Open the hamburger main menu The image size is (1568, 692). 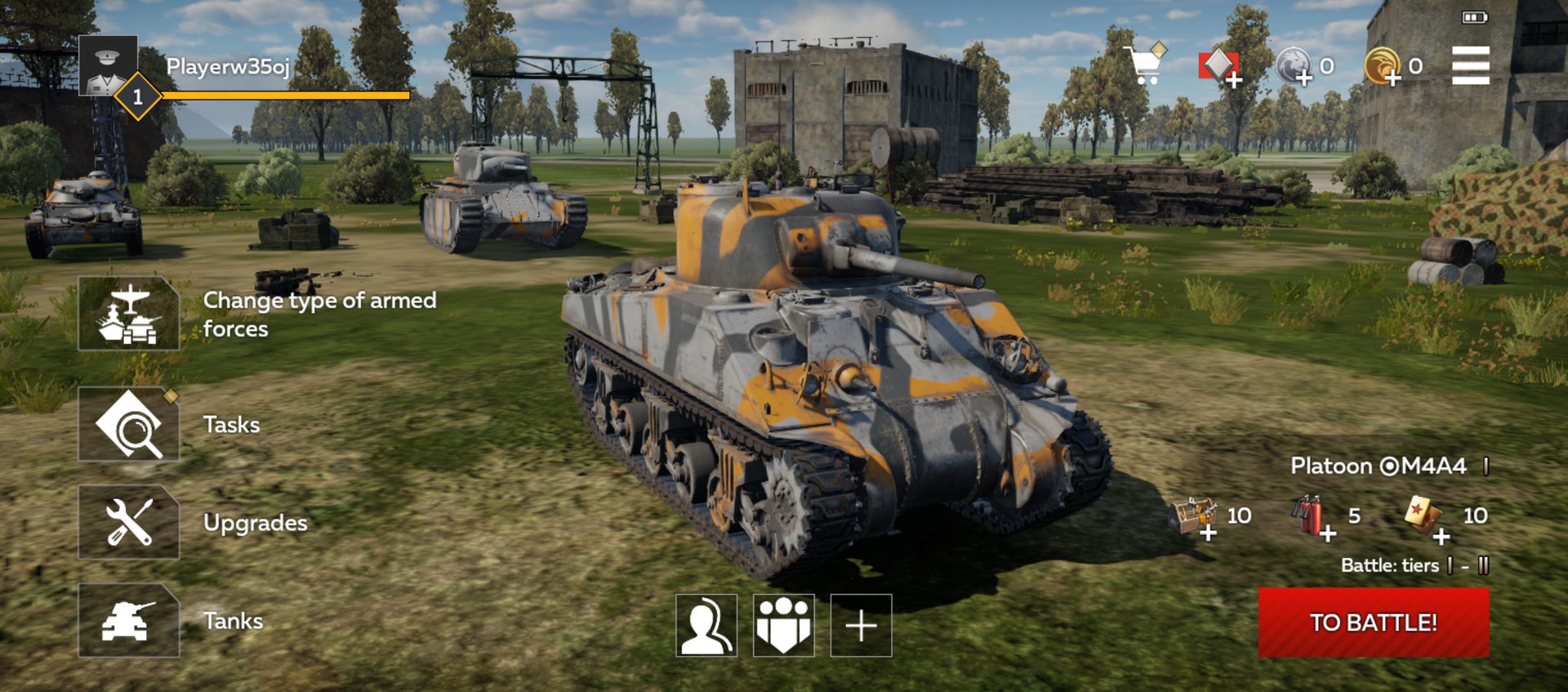click(1470, 65)
